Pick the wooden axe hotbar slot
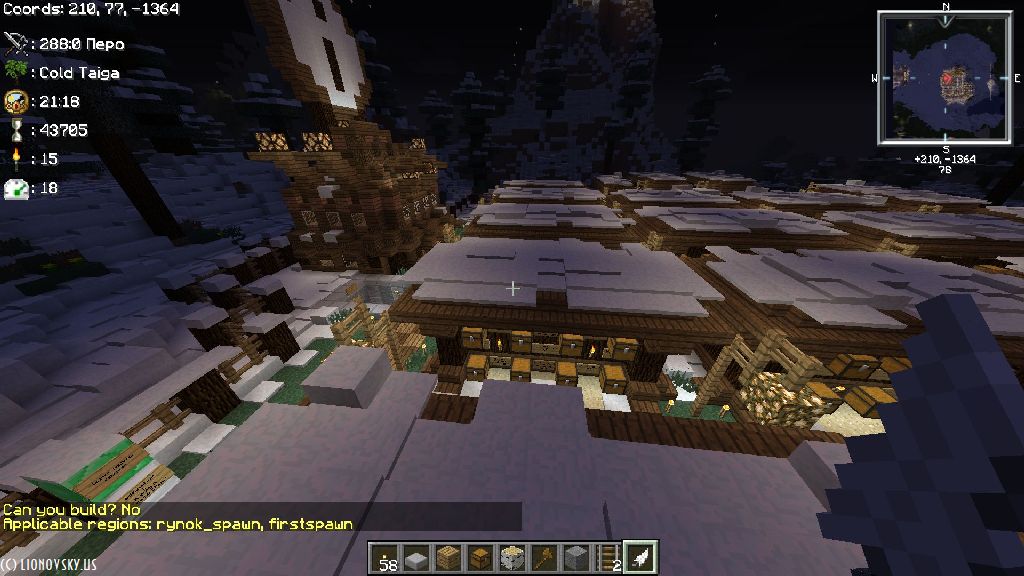 [544, 557]
